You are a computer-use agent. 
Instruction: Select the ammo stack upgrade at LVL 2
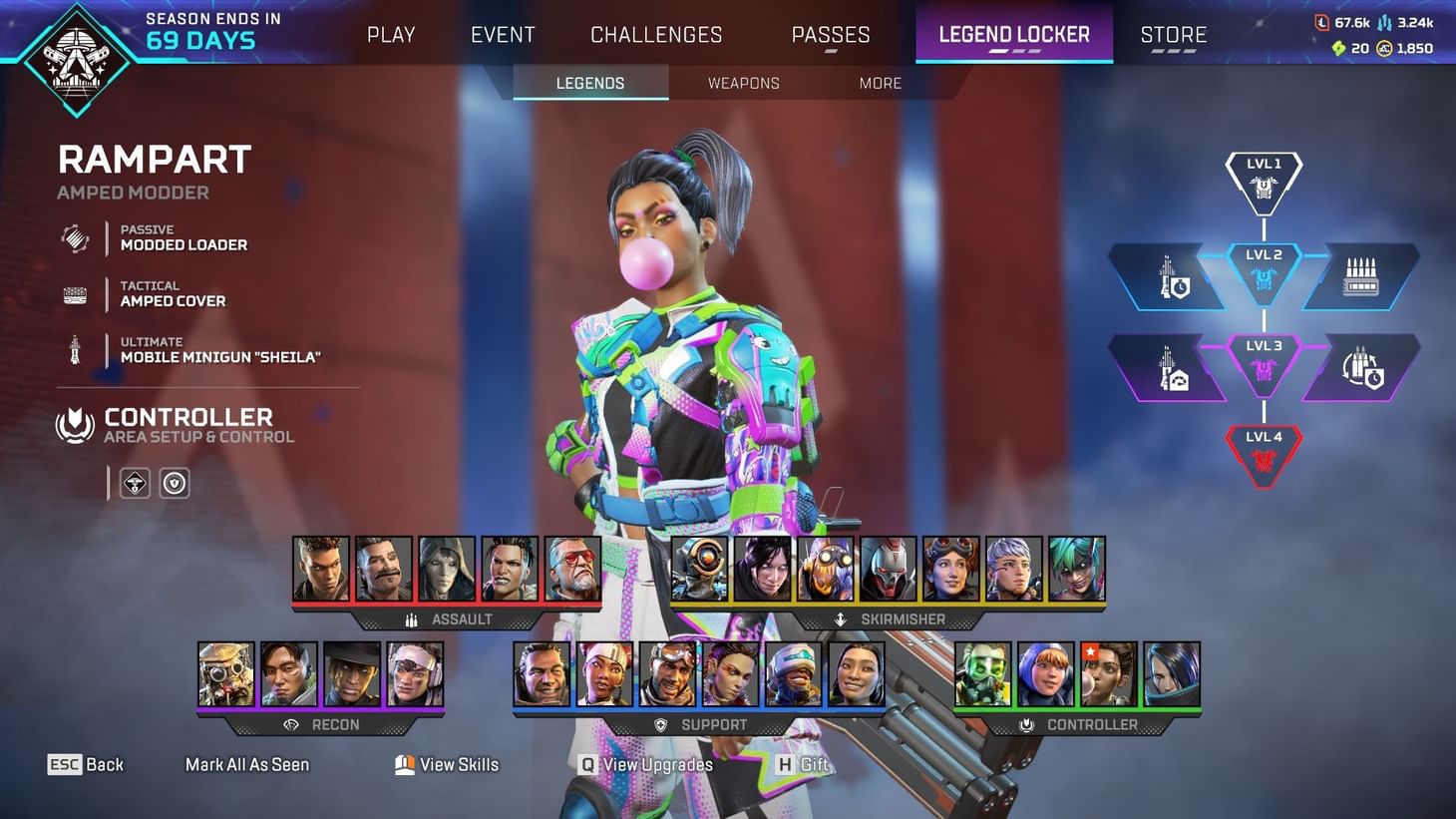[x=1359, y=276]
